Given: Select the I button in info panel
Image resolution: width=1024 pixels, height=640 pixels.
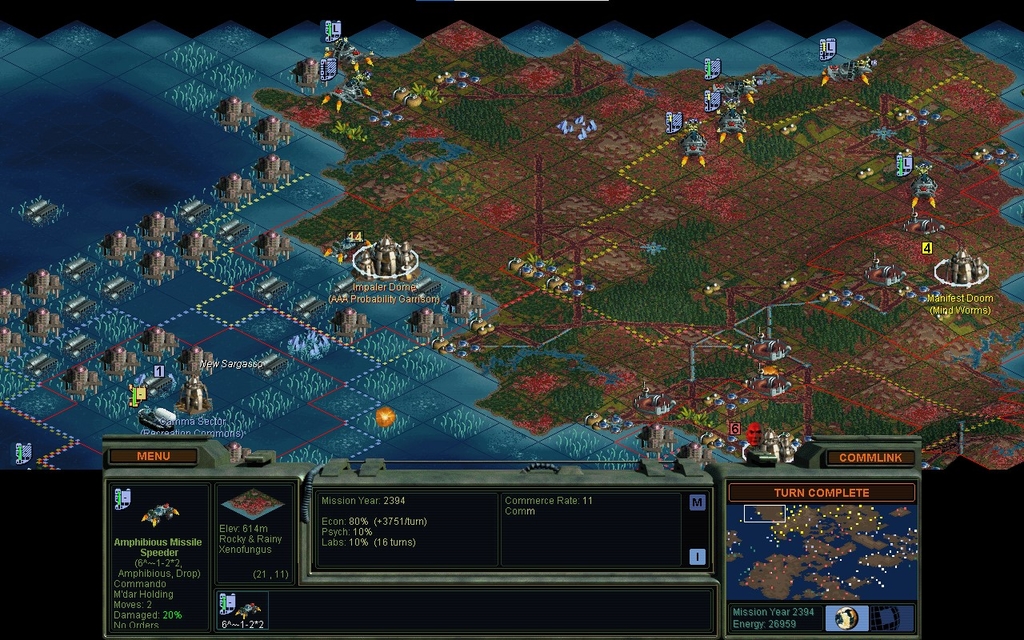Looking at the screenshot, I should coord(697,556).
